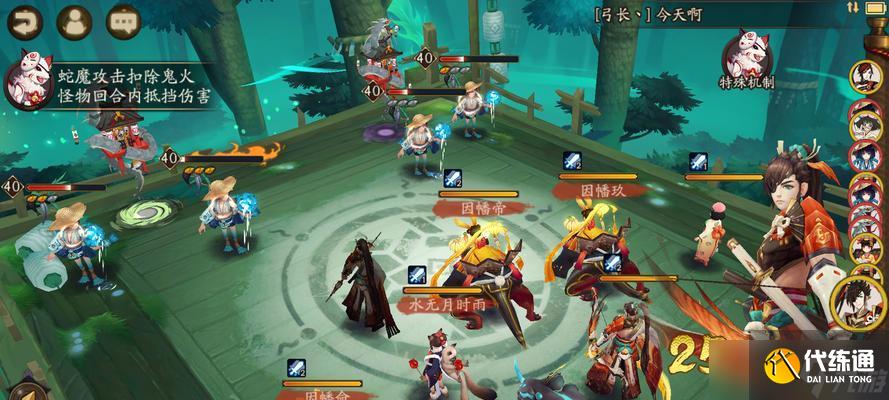Click the back arrow button

tap(22, 19)
